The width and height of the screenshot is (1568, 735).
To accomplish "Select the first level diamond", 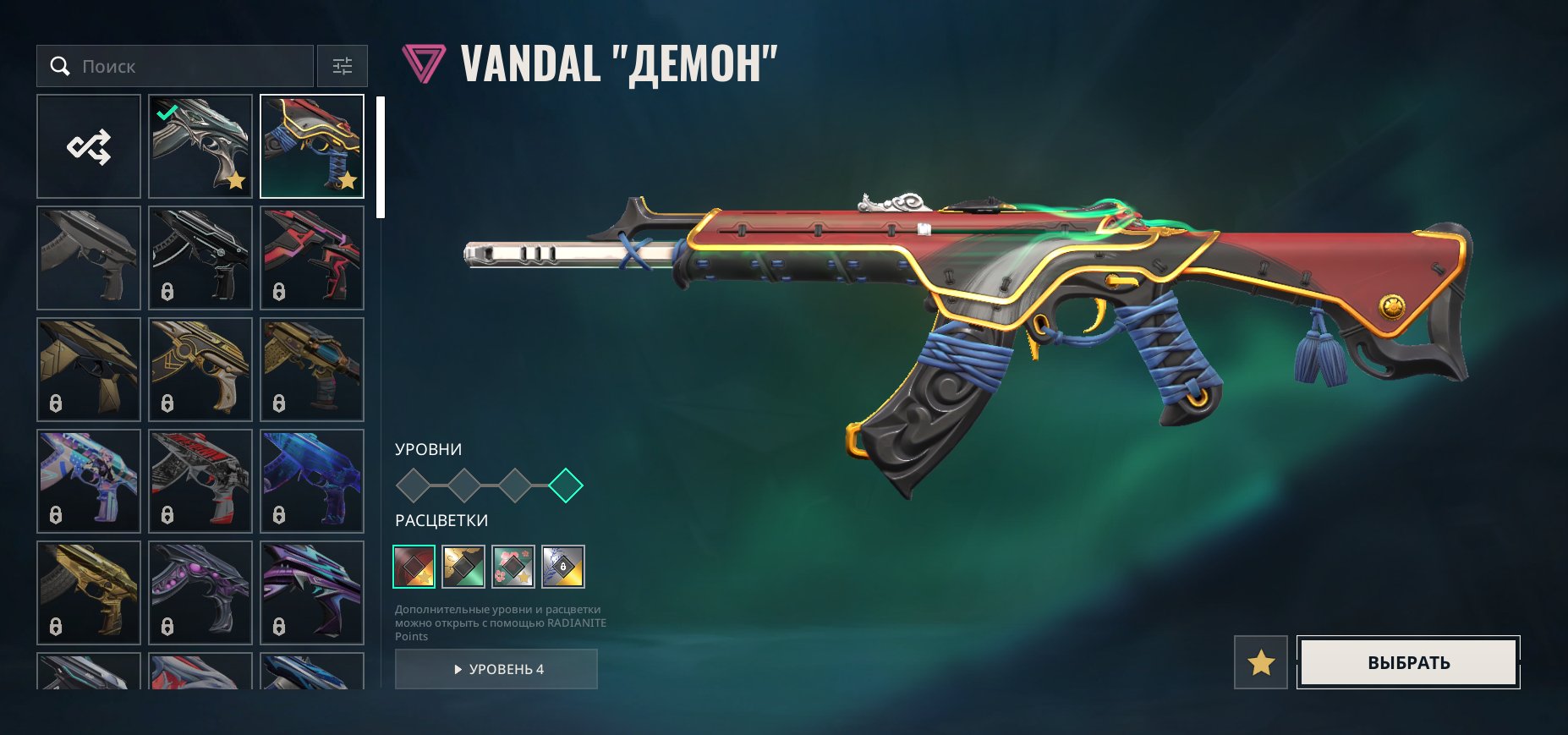I will click(414, 485).
